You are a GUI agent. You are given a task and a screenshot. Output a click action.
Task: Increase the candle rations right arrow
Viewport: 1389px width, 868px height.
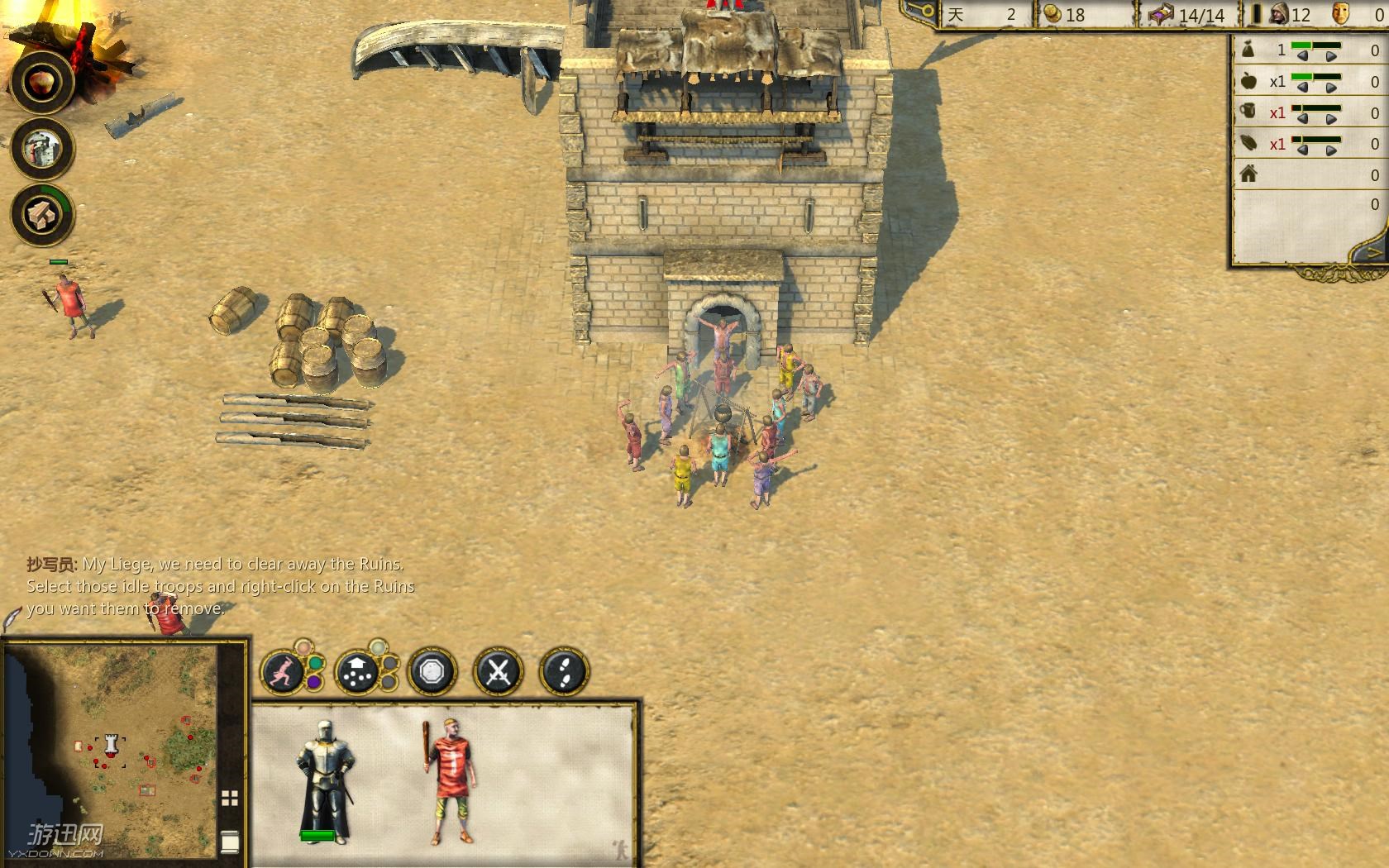[1330, 150]
